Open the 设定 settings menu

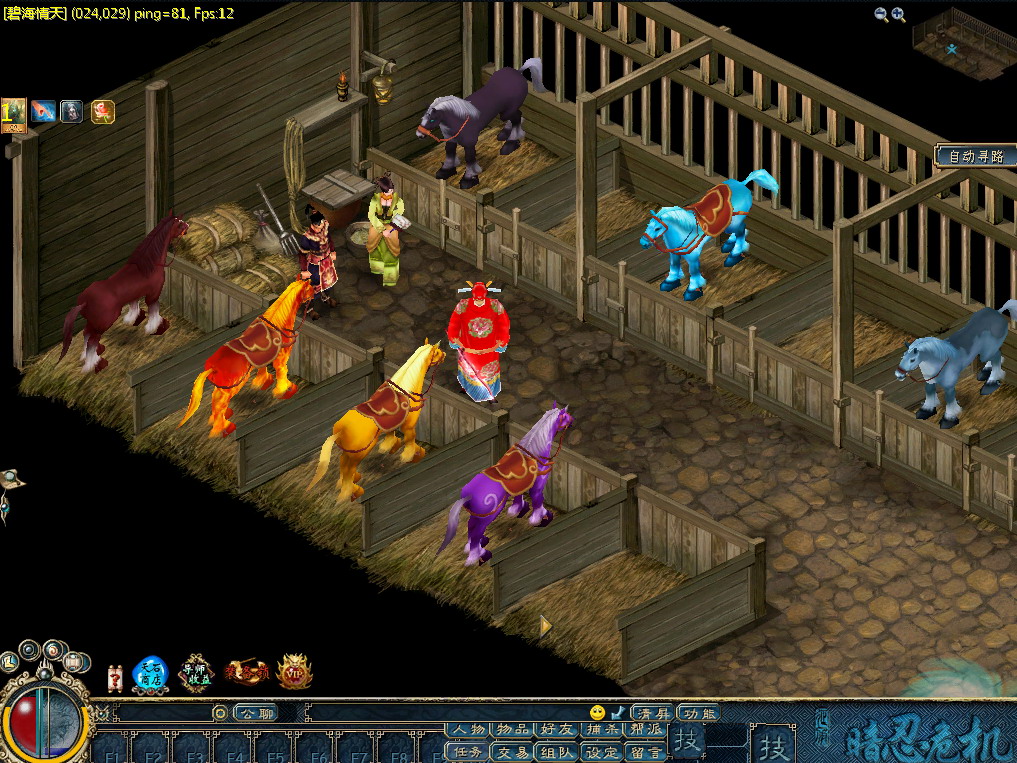pos(601,752)
